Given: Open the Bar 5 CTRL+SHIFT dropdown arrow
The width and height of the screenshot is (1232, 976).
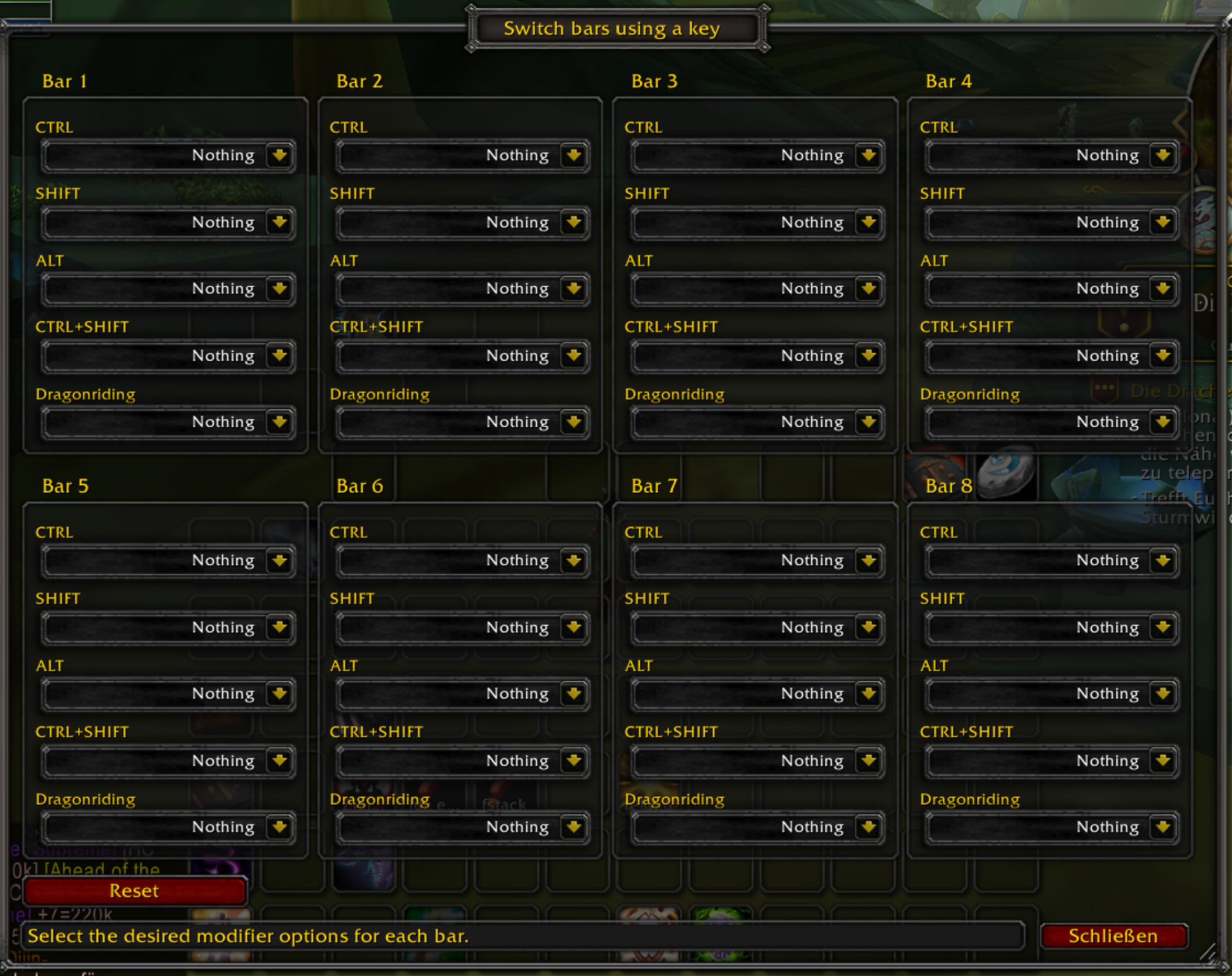Looking at the screenshot, I should coord(280,761).
